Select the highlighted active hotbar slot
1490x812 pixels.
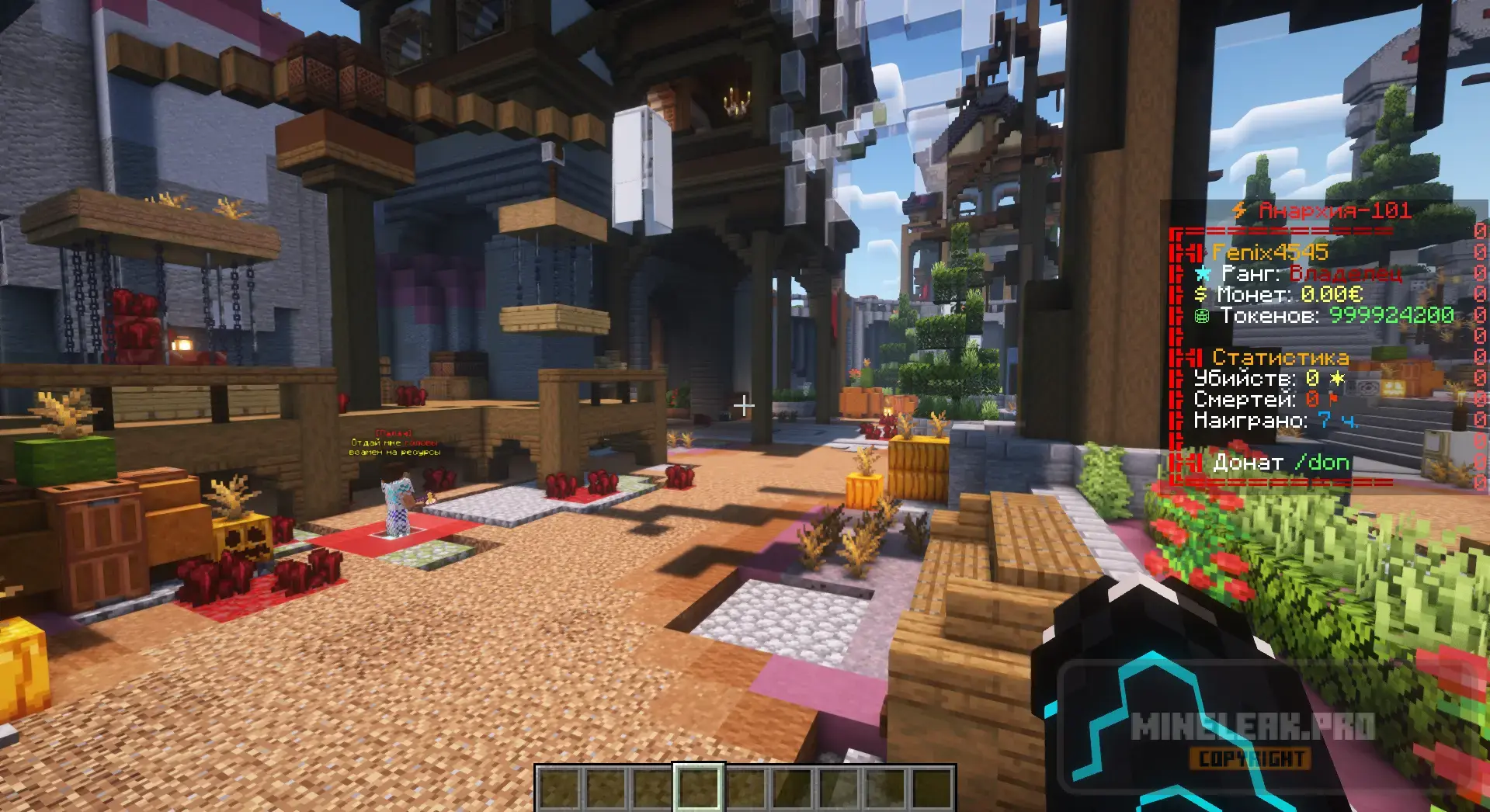coord(698,788)
